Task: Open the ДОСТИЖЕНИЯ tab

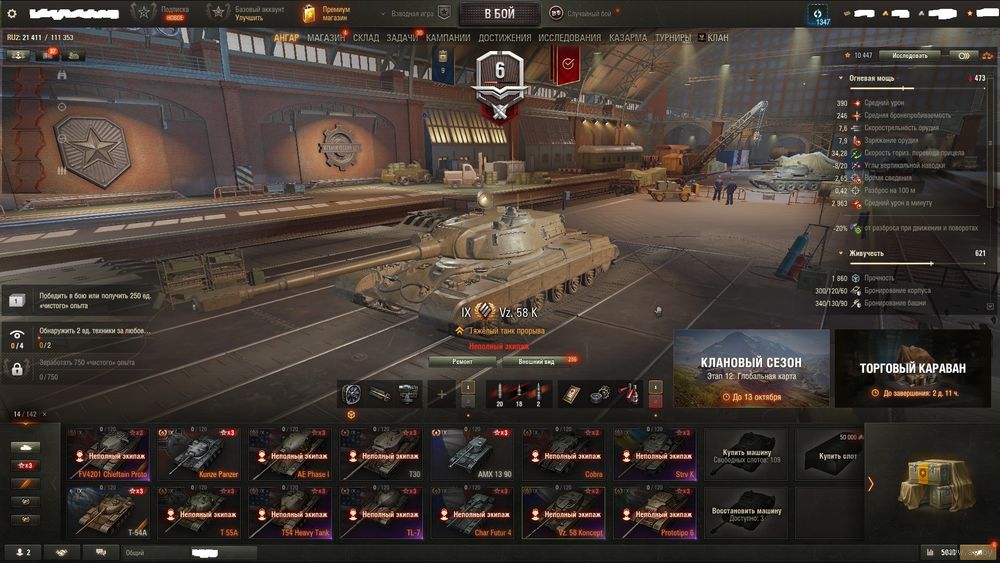Action: (504, 38)
